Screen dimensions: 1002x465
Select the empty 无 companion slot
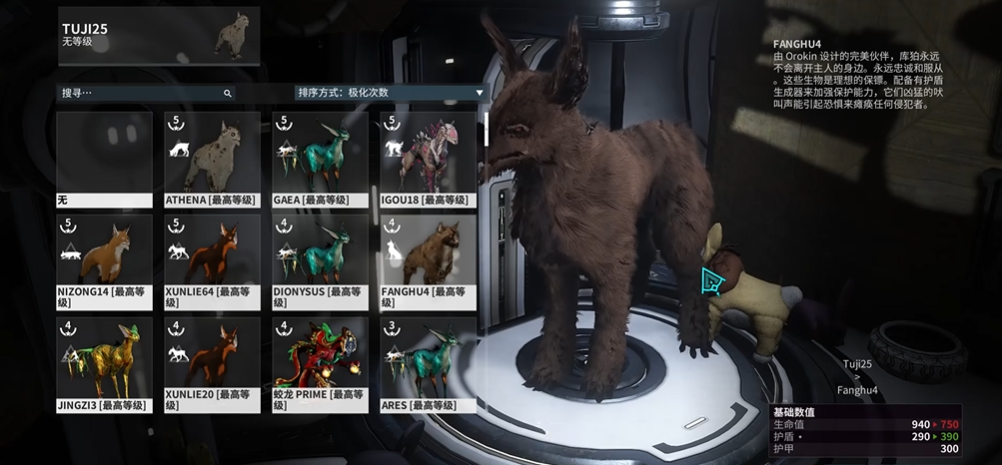click(104, 158)
